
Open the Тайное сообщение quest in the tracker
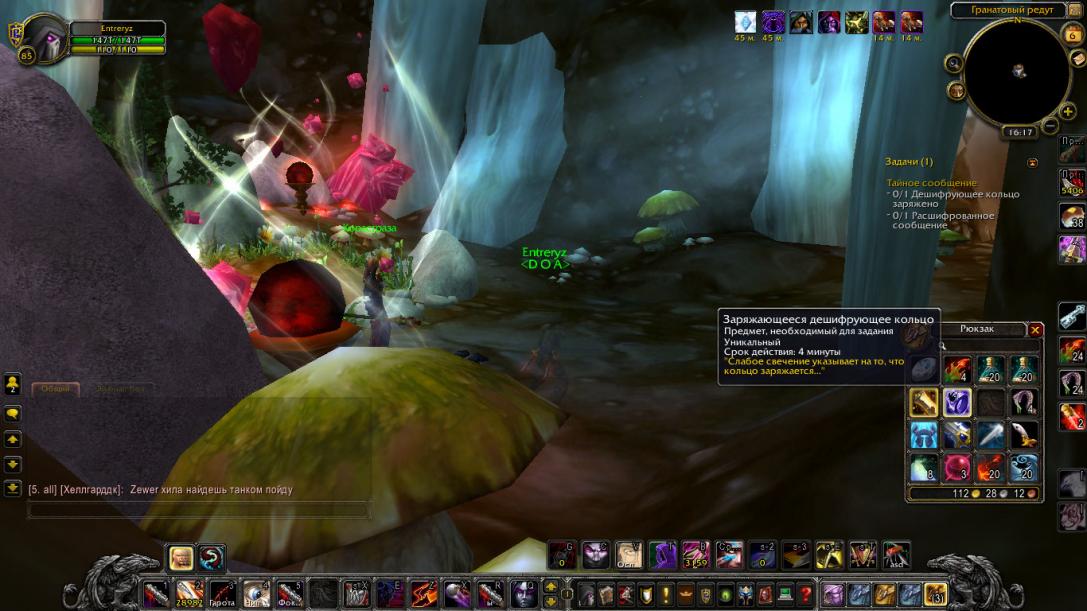point(931,183)
